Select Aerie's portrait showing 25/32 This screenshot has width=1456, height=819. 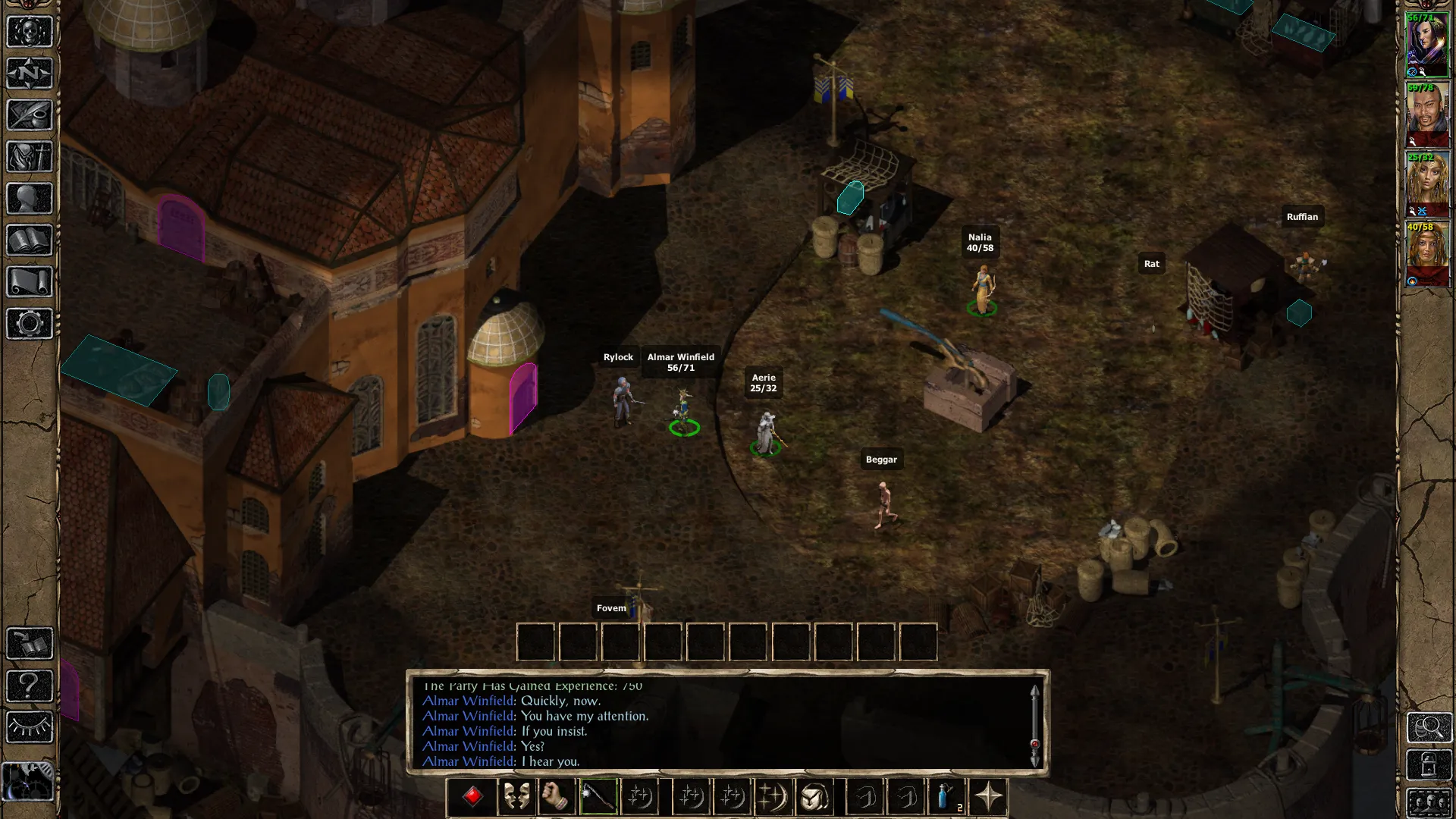click(x=1427, y=184)
